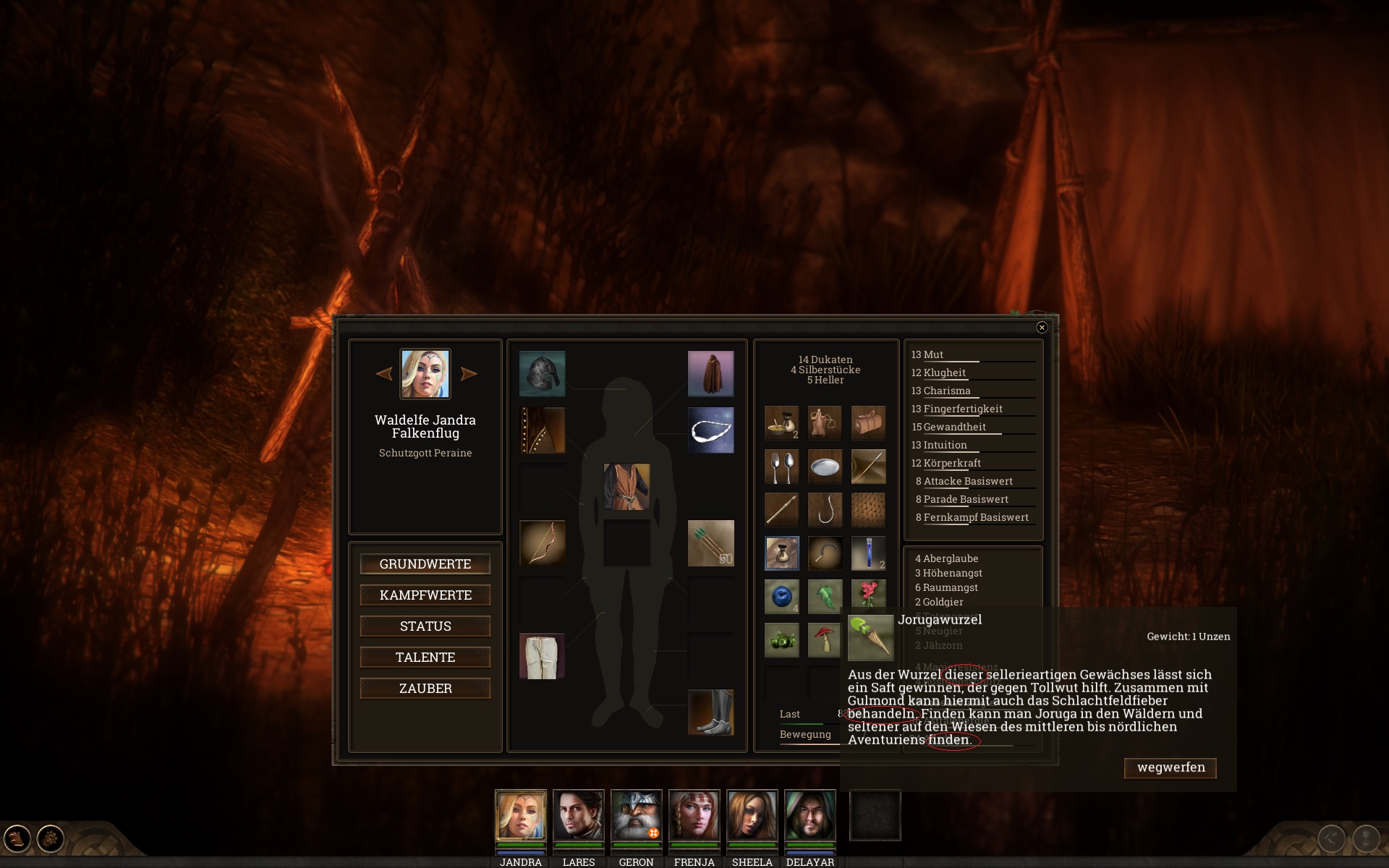Switch to KAMPFWERTE view
Viewport: 1389px width, 868px height.
point(425,595)
